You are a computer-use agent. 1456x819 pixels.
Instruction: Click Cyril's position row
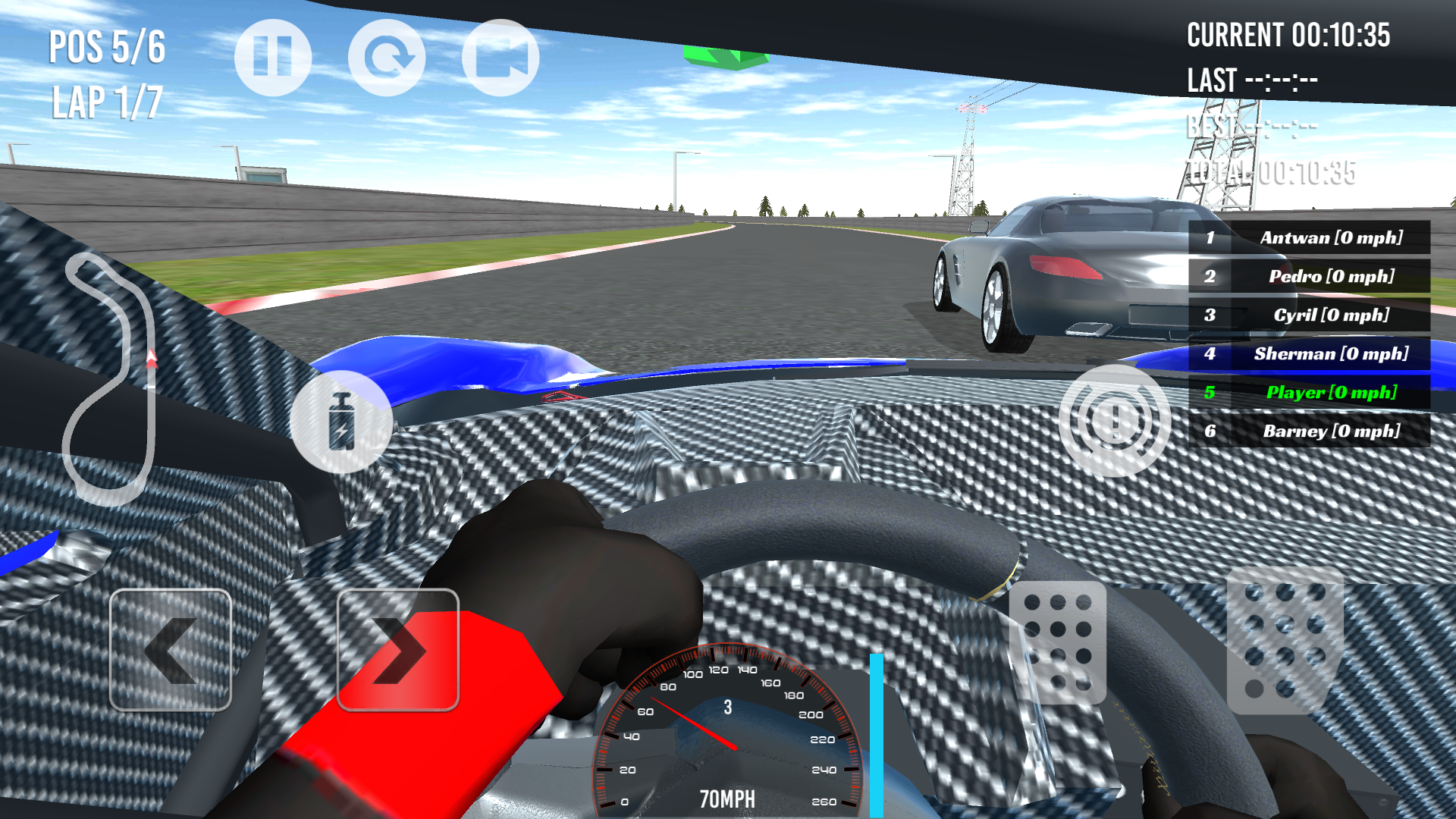(1310, 315)
